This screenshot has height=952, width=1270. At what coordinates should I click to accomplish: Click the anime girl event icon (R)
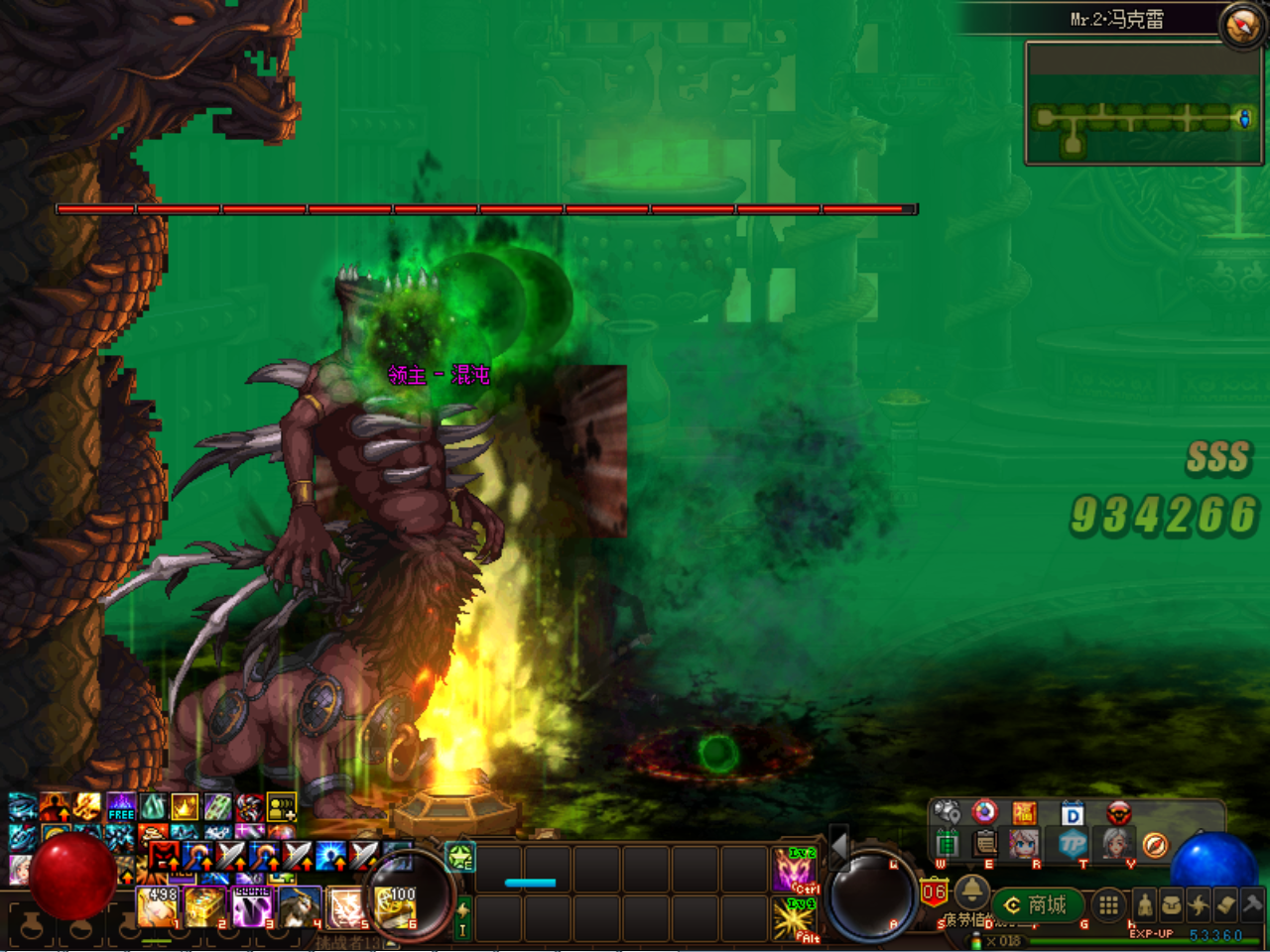coord(1023,843)
